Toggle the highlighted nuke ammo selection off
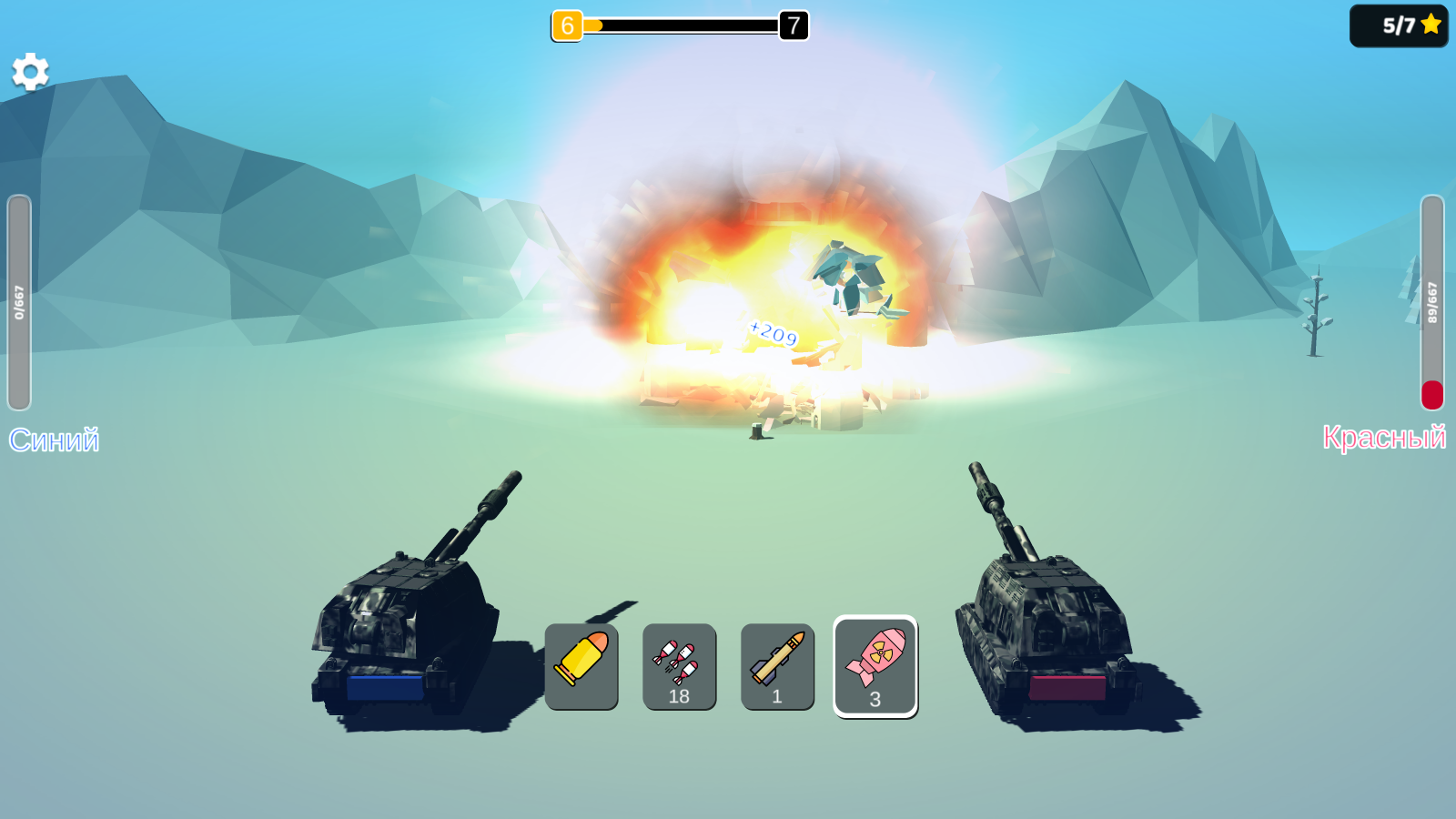The height and width of the screenshot is (819, 1456). click(x=876, y=667)
